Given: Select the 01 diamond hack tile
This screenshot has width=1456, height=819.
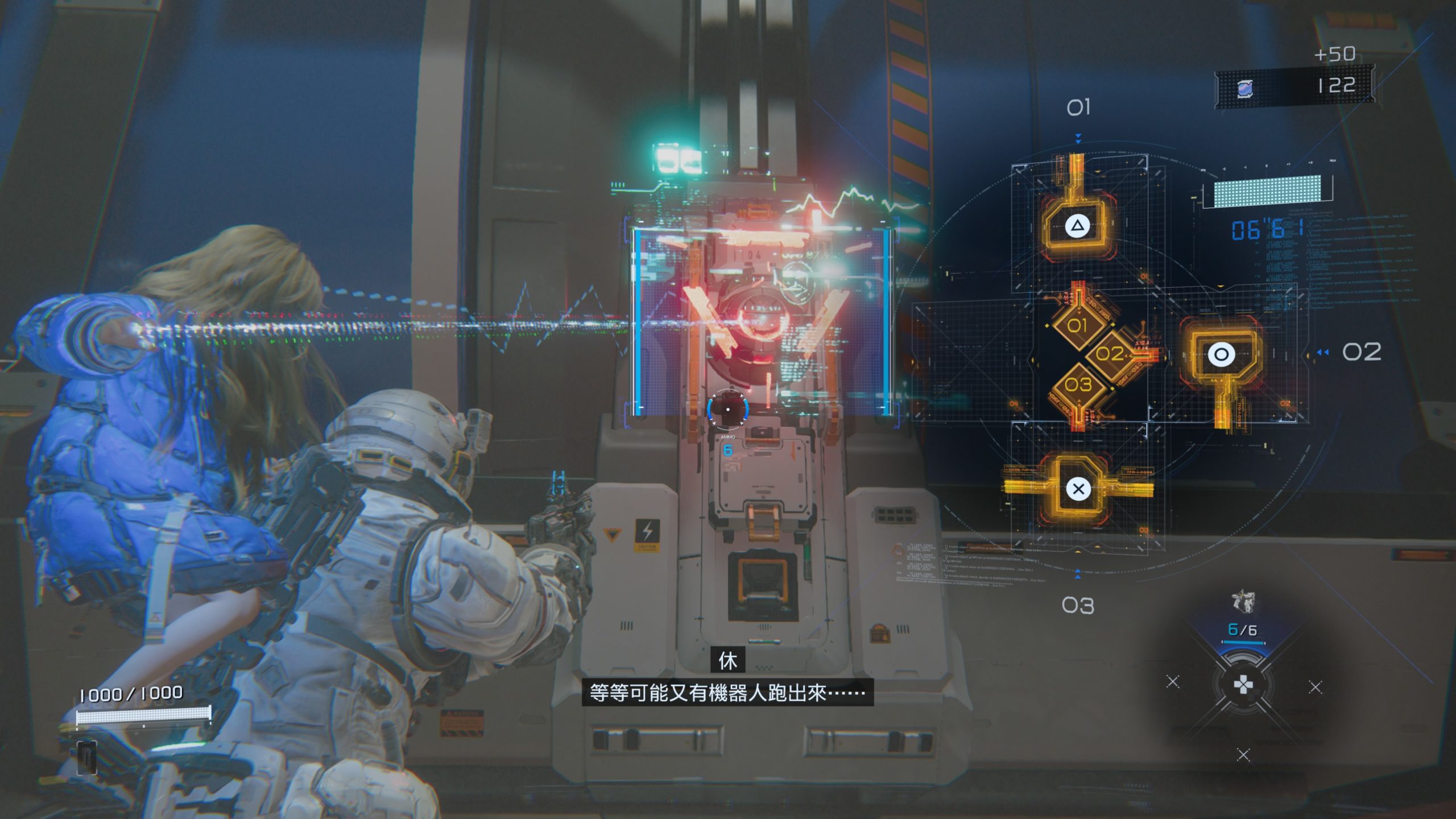Looking at the screenshot, I should (x=1077, y=326).
